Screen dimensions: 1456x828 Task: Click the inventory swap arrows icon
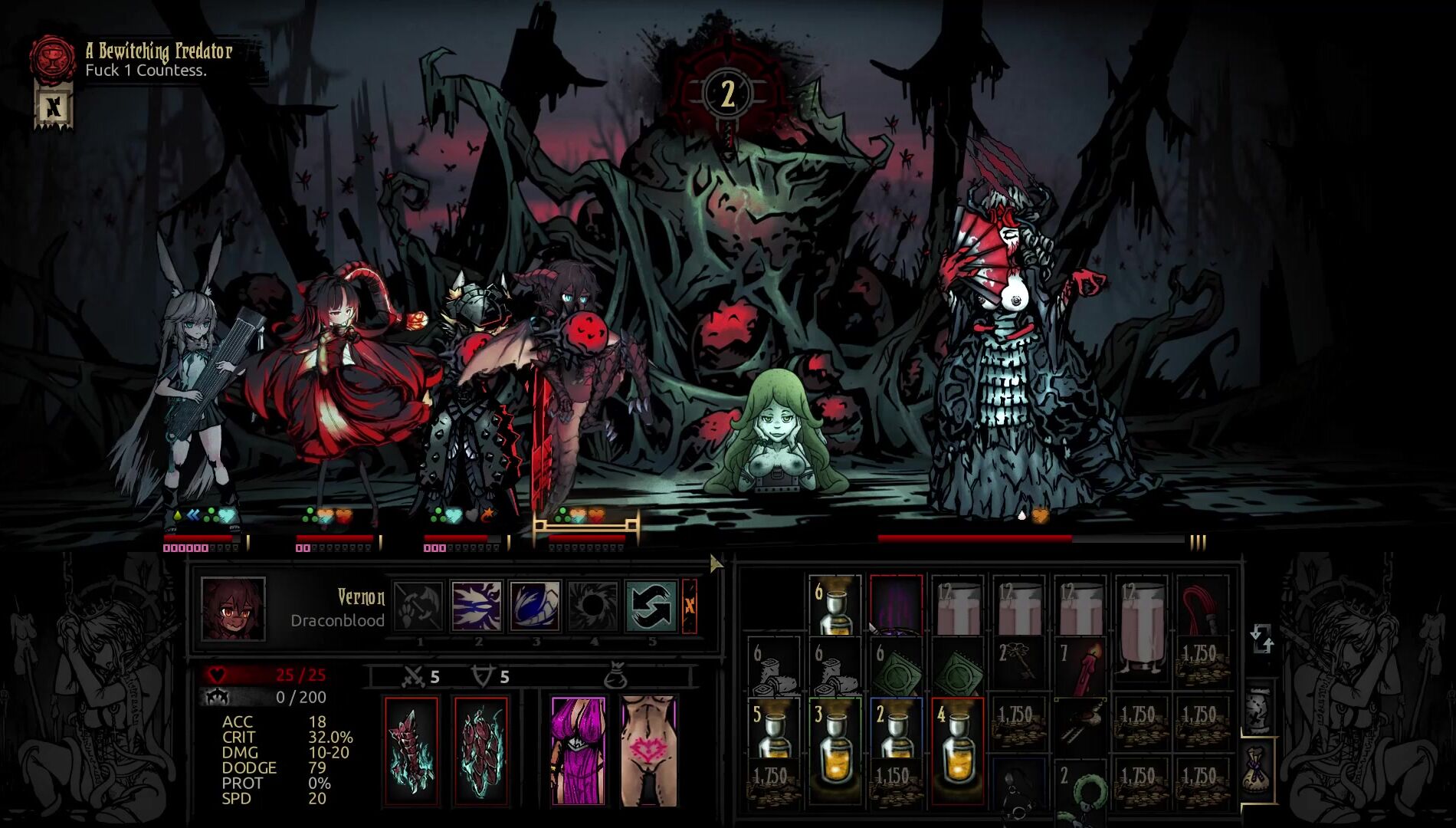pos(1261,639)
